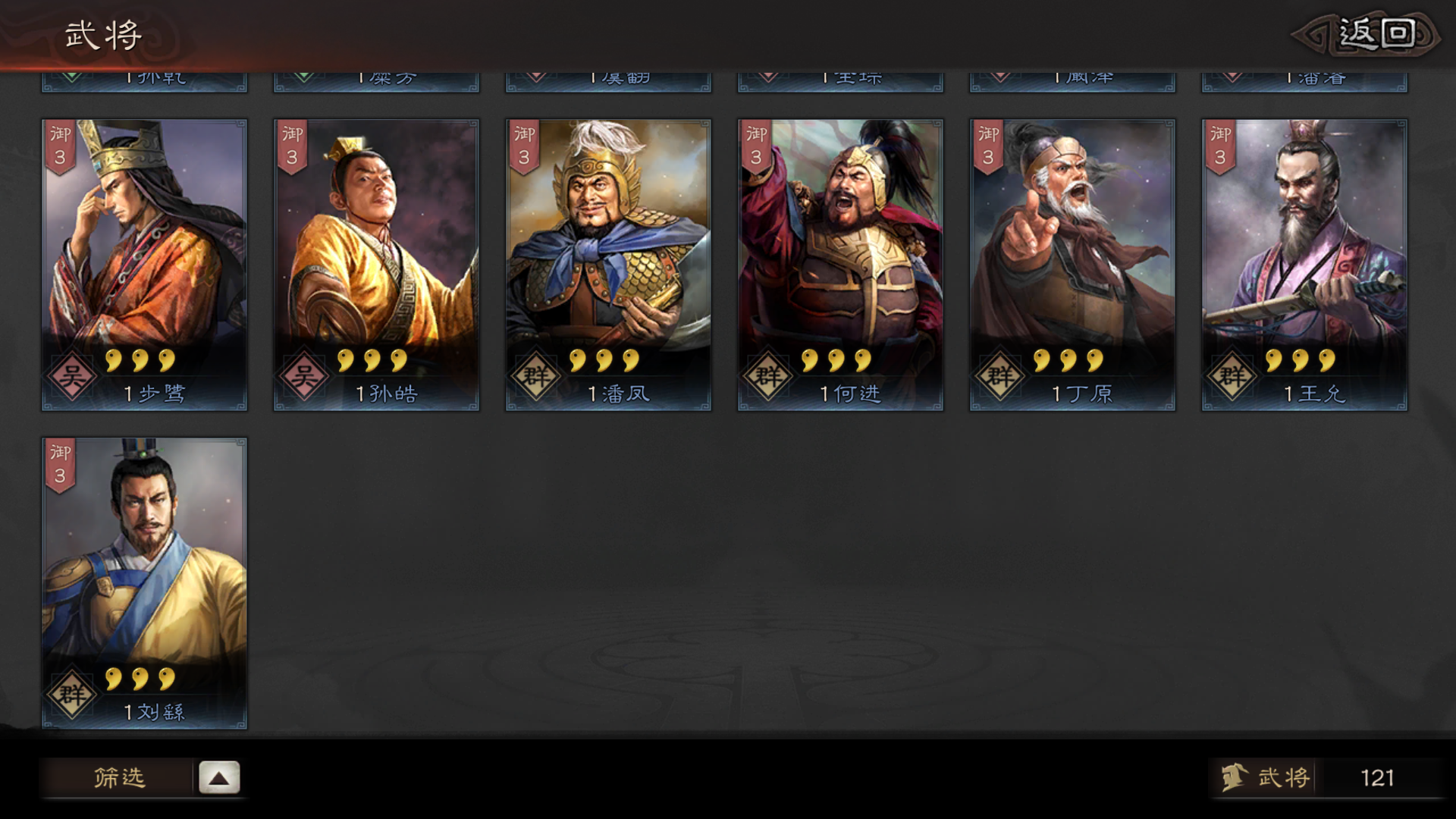Choose the 孙皓 general card

pos(376,265)
